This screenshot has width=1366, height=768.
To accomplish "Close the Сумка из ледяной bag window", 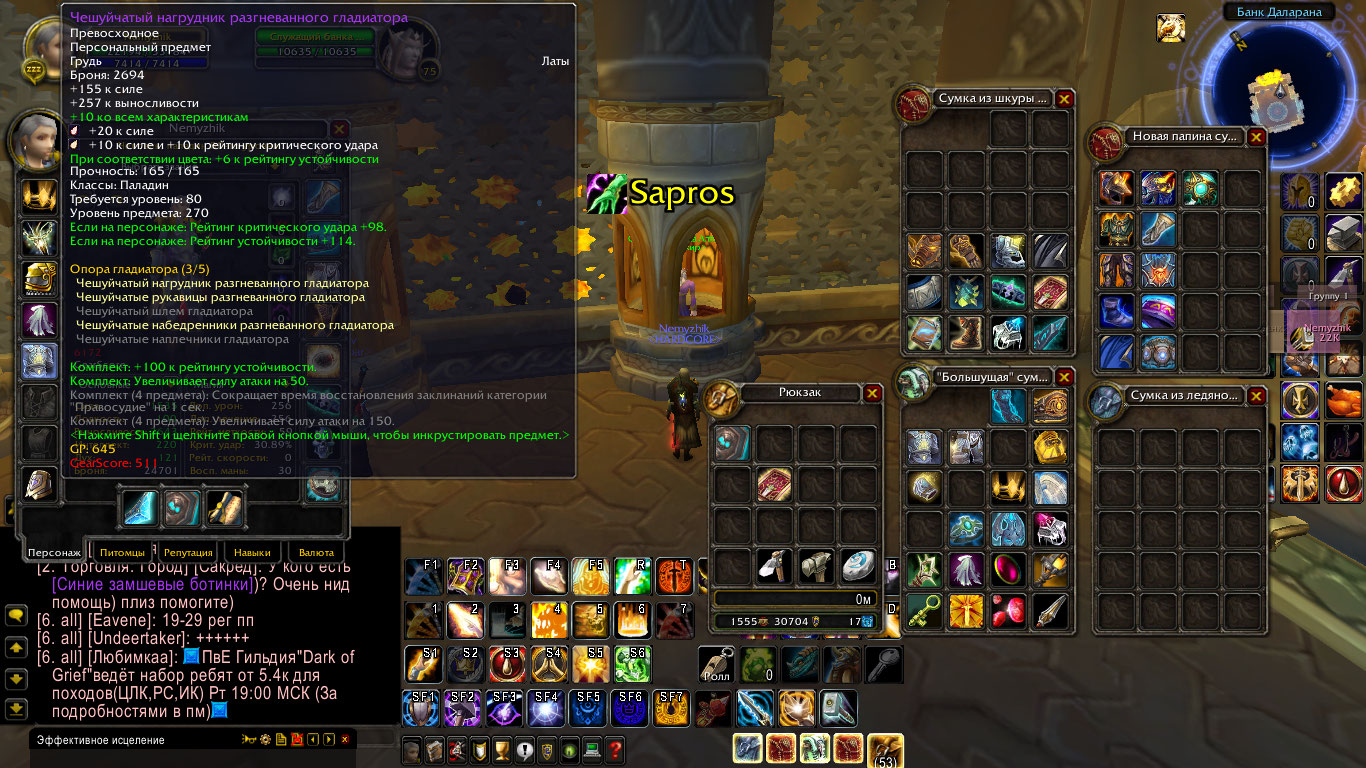I will 1256,396.
